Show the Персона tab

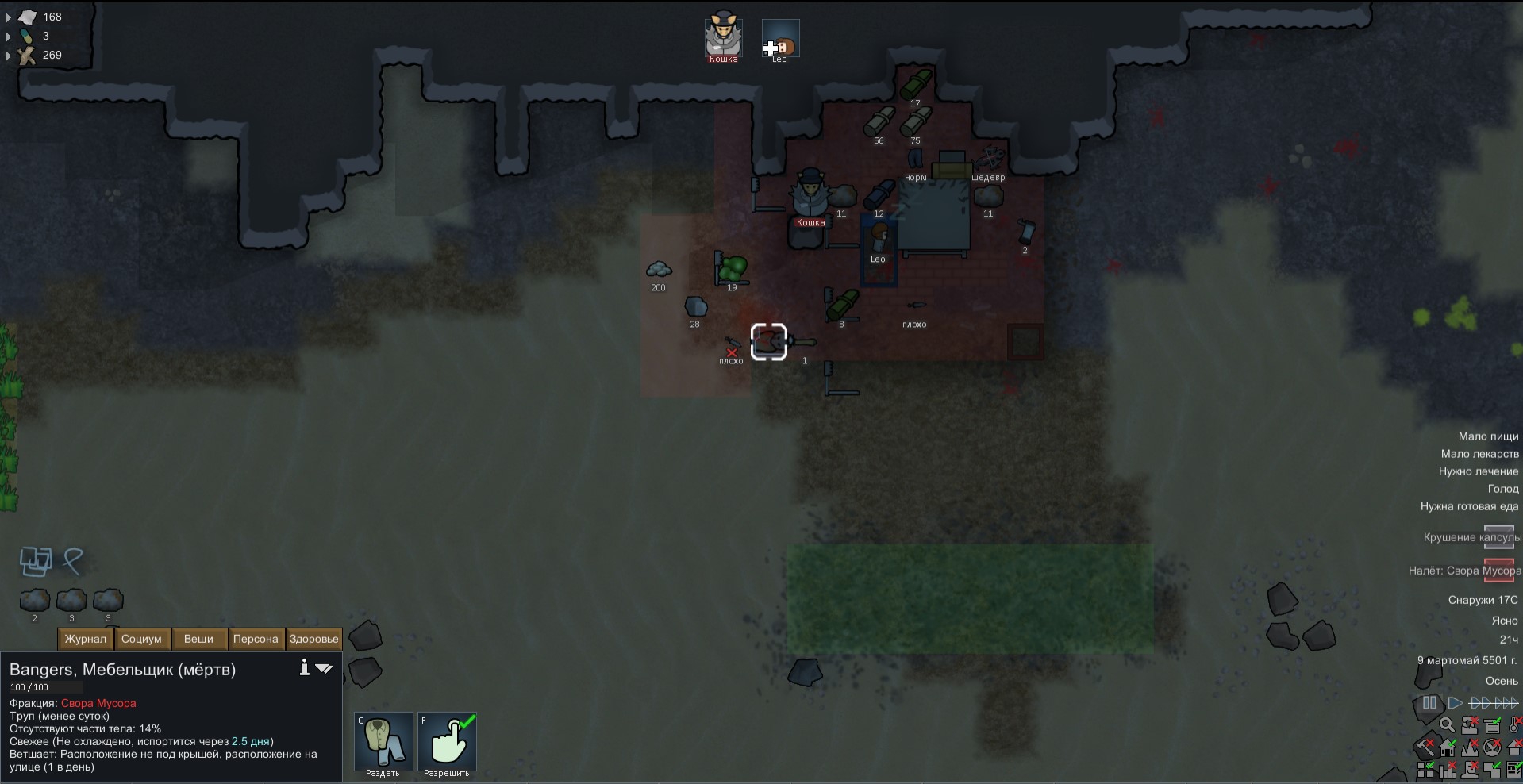pyautogui.click(x=256, y=639)
